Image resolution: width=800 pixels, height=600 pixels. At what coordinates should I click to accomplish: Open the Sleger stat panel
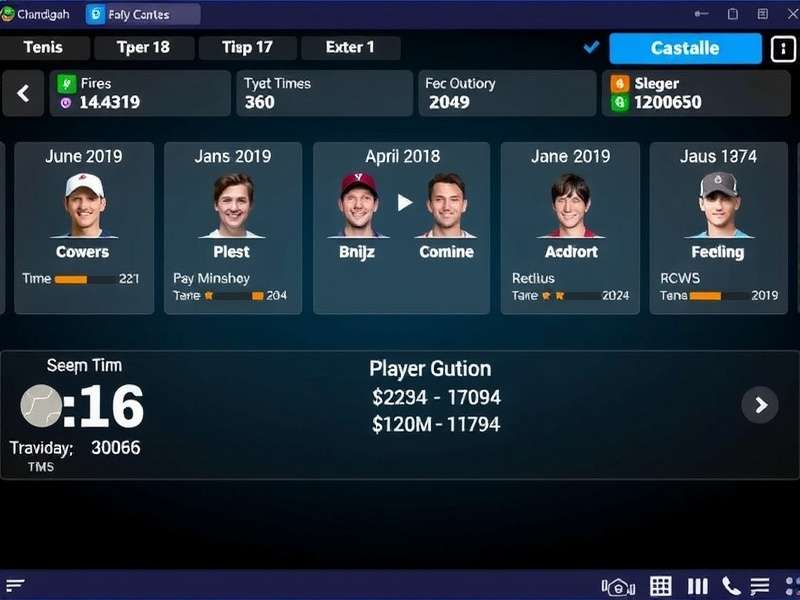(x=698, y=93)
